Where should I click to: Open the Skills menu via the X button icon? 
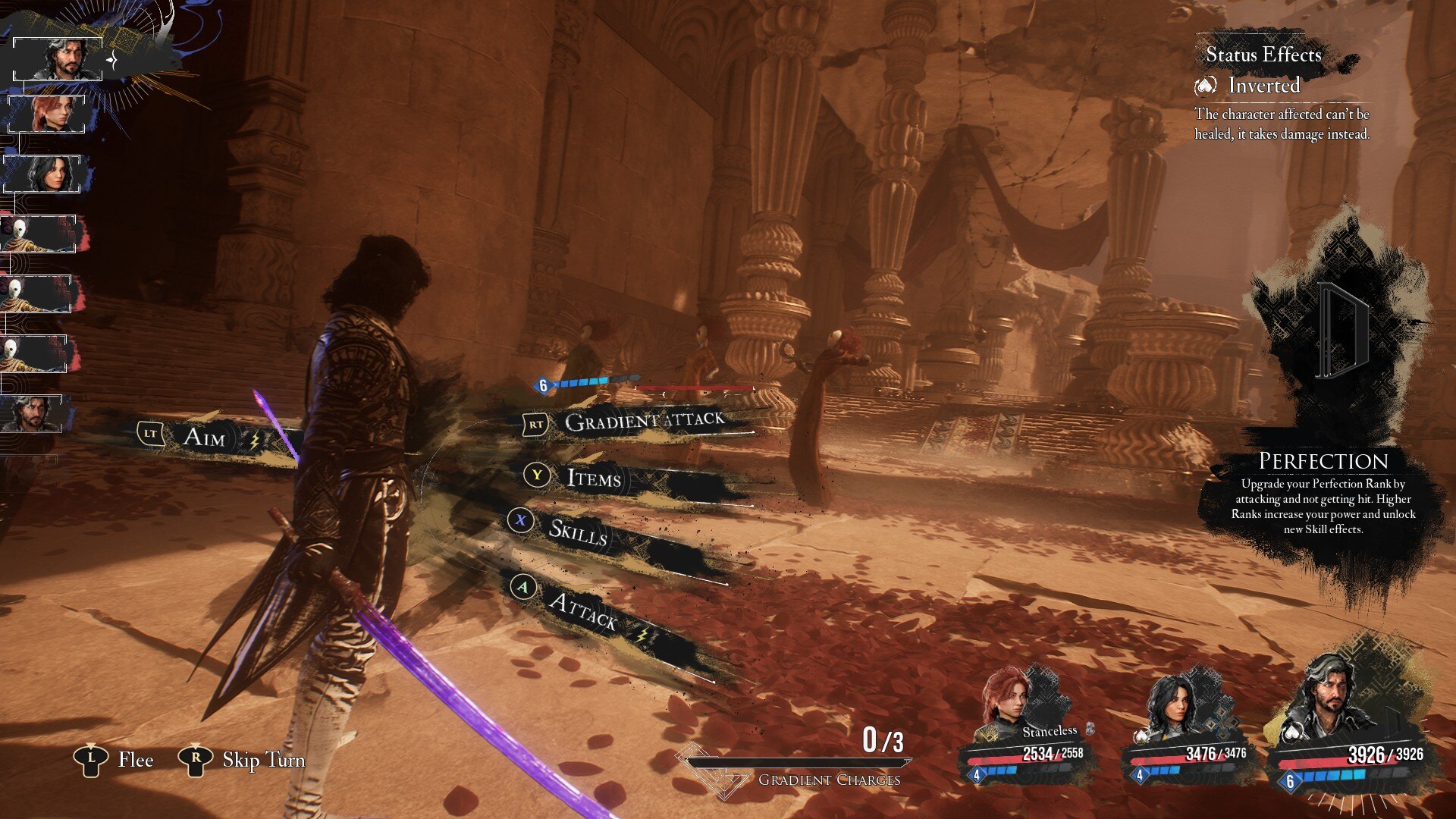[519, 521]
